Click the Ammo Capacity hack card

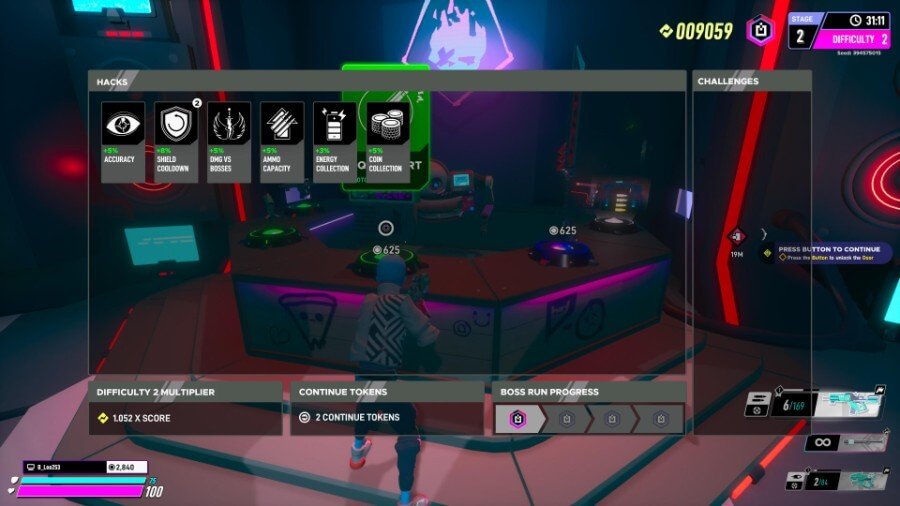282,141
